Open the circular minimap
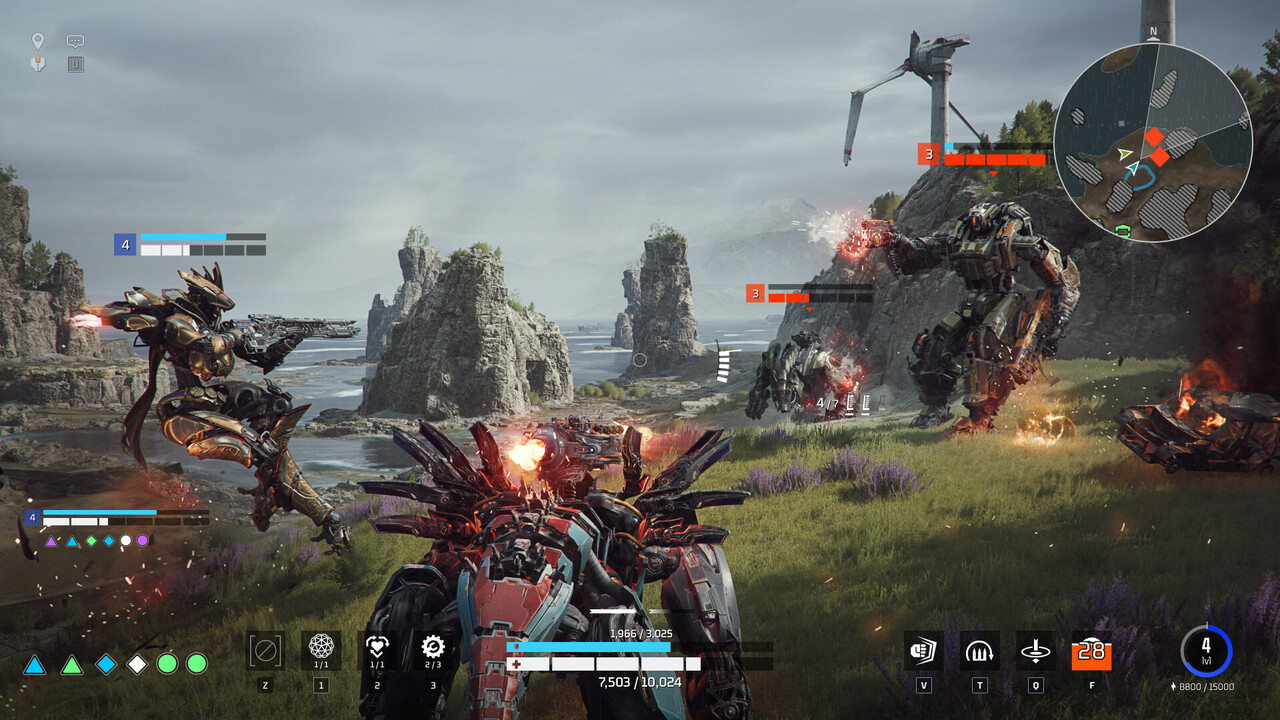Image resolution: width=1280 pixels, height=720 pixels. [x=1152, y=141]
